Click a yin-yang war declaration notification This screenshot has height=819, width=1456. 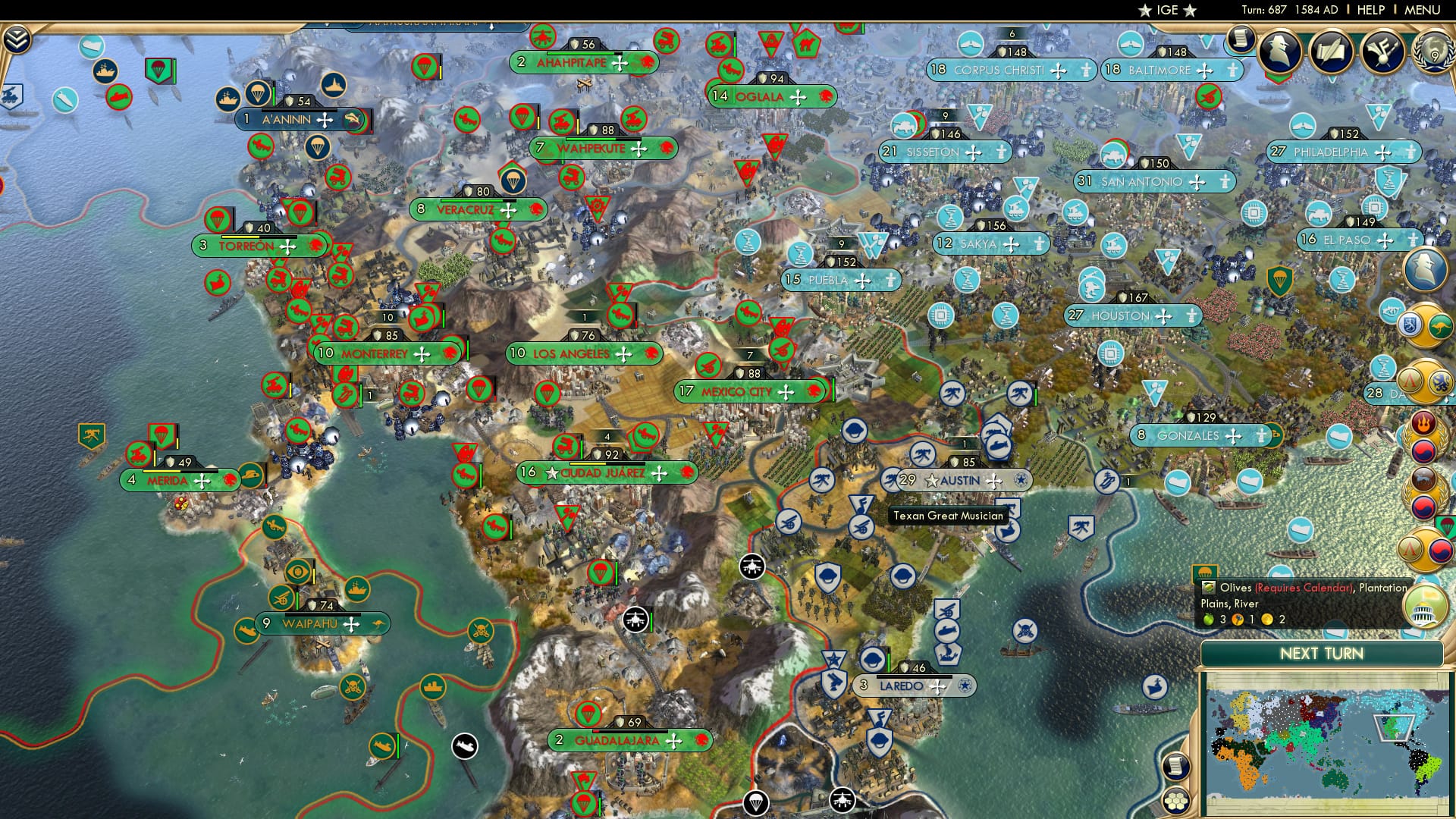pyautogui.click(x=1423, y=452)
